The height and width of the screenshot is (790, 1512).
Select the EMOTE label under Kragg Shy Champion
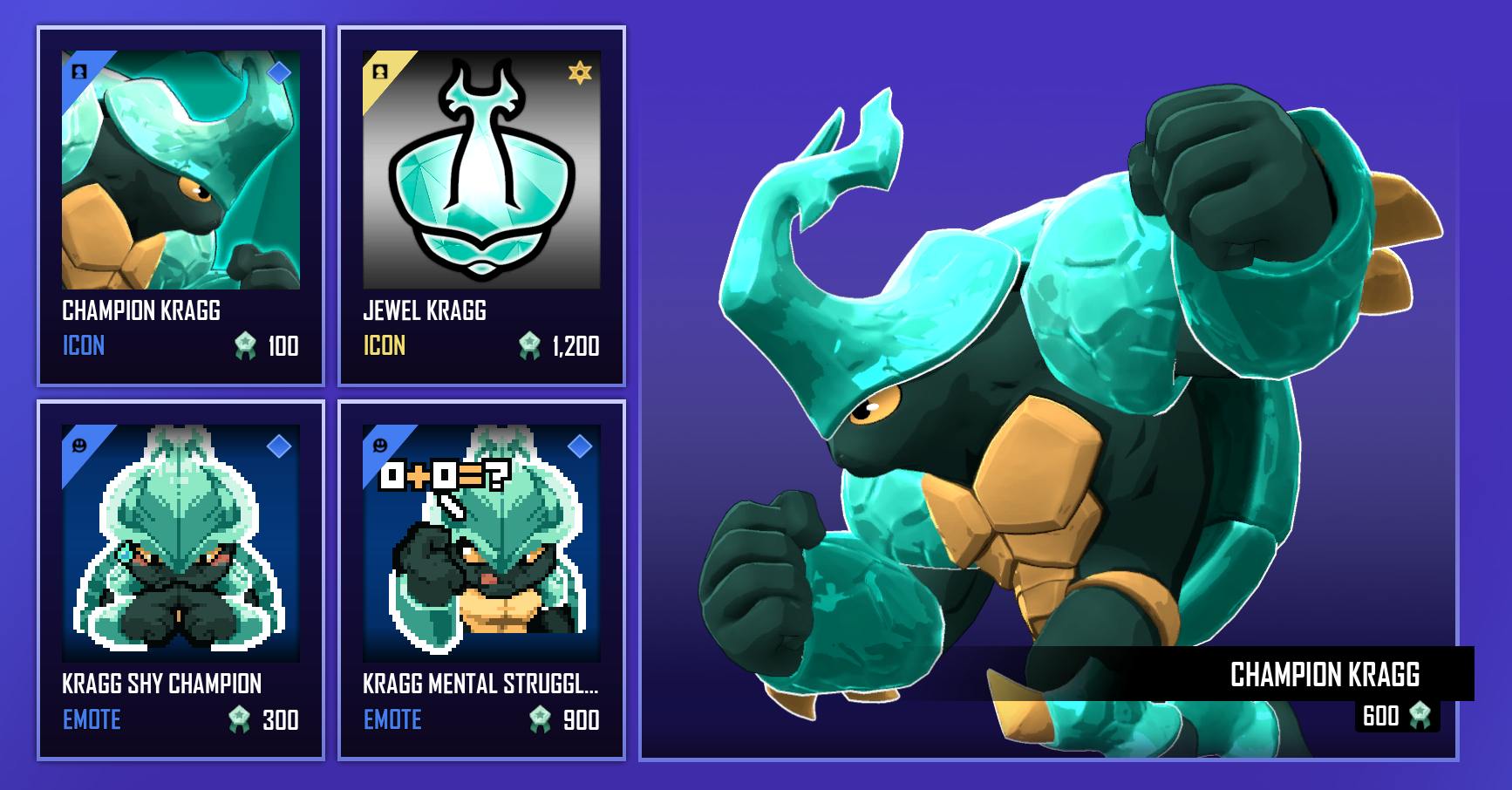pos(91,720)
